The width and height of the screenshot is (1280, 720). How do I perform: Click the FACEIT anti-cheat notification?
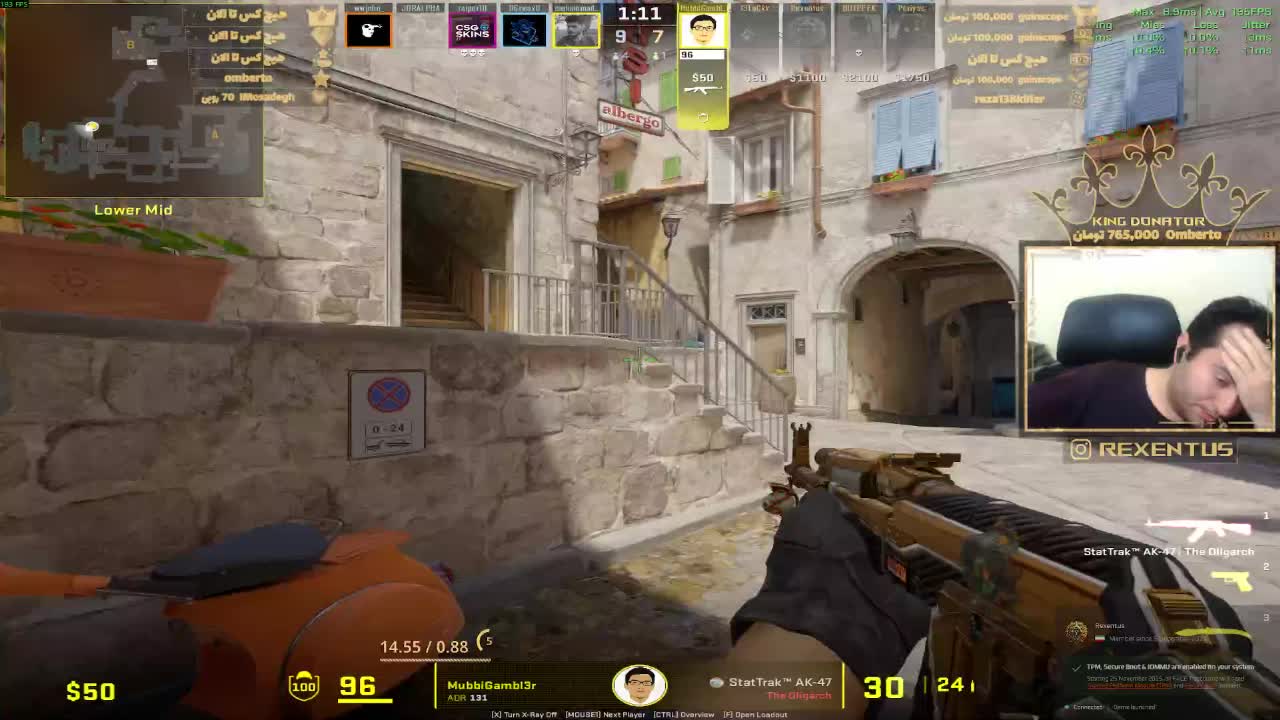tap(1160, 675)
